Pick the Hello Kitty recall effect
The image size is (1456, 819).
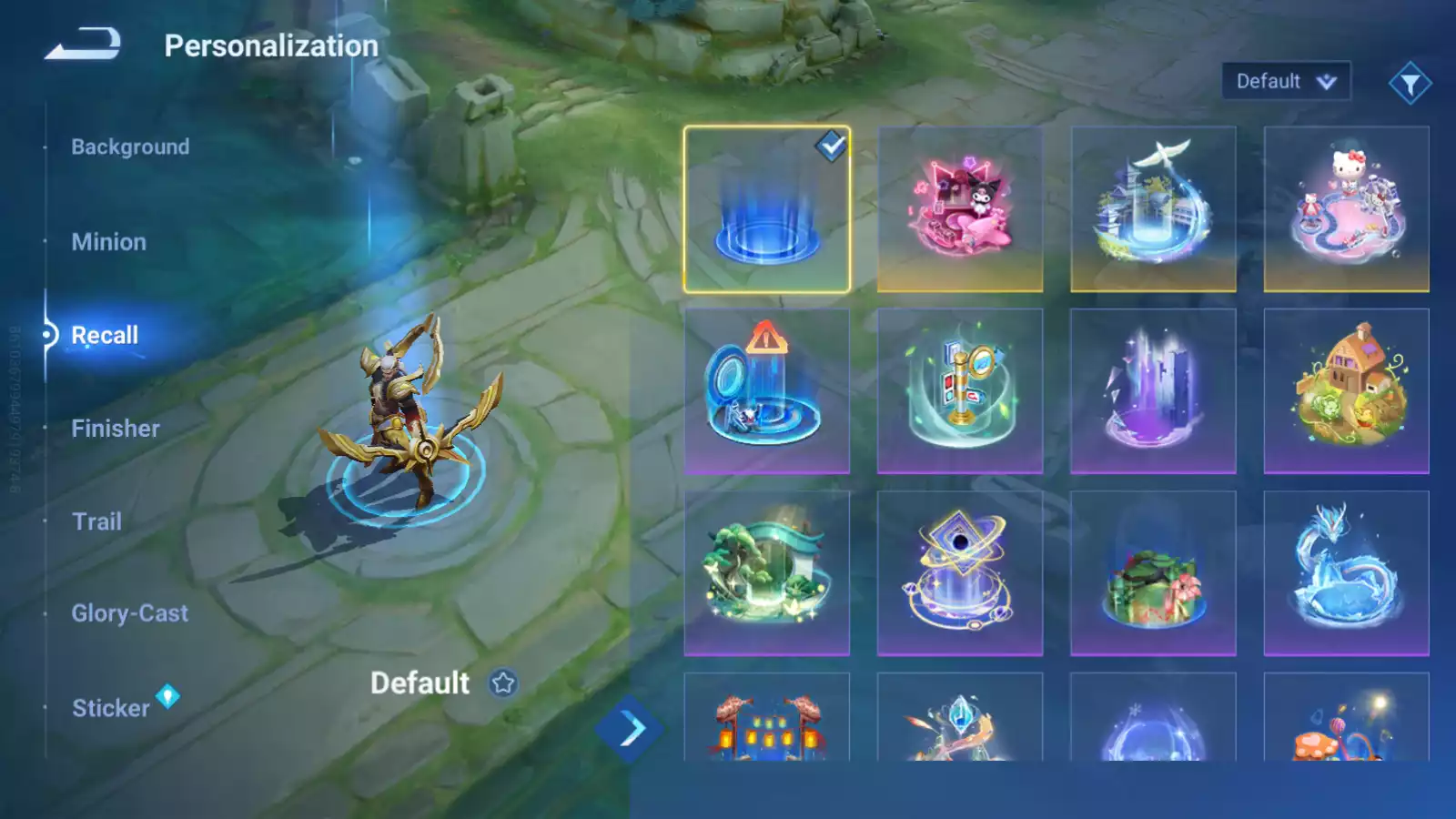(x=1346, y=209)
